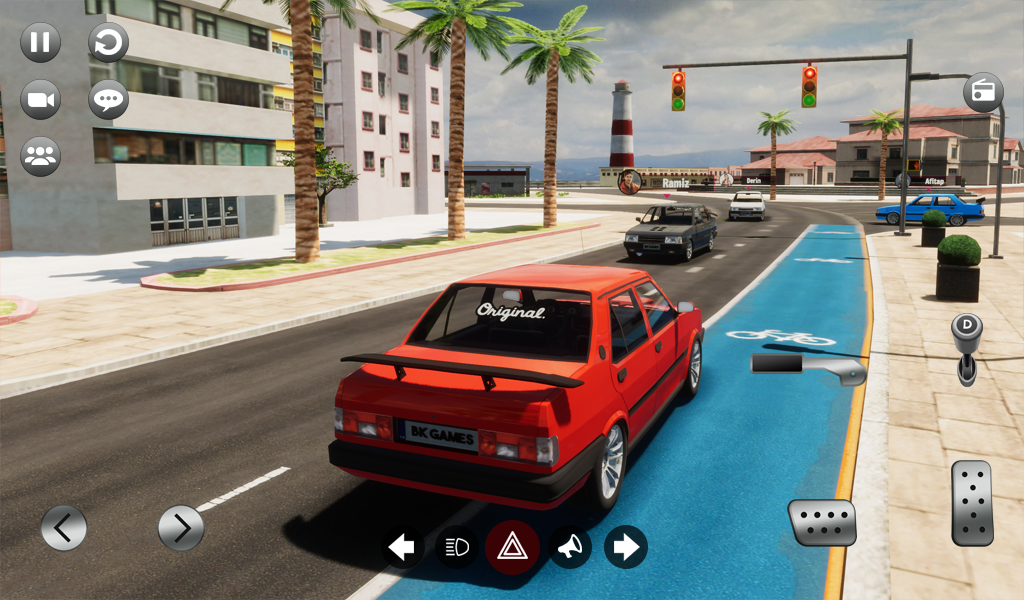This screenshot has width=1024, height=600.
Task: Change gear with the D shifter
Action: [x=967, y=347]
